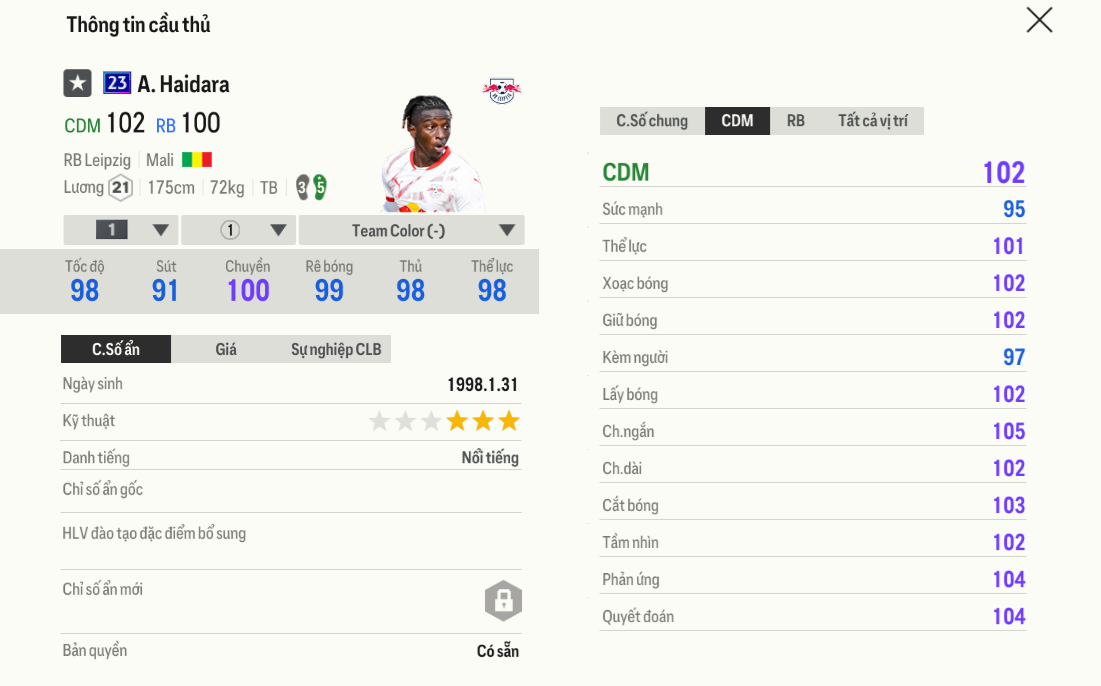Close the player info window

[x=1039, y=20]
